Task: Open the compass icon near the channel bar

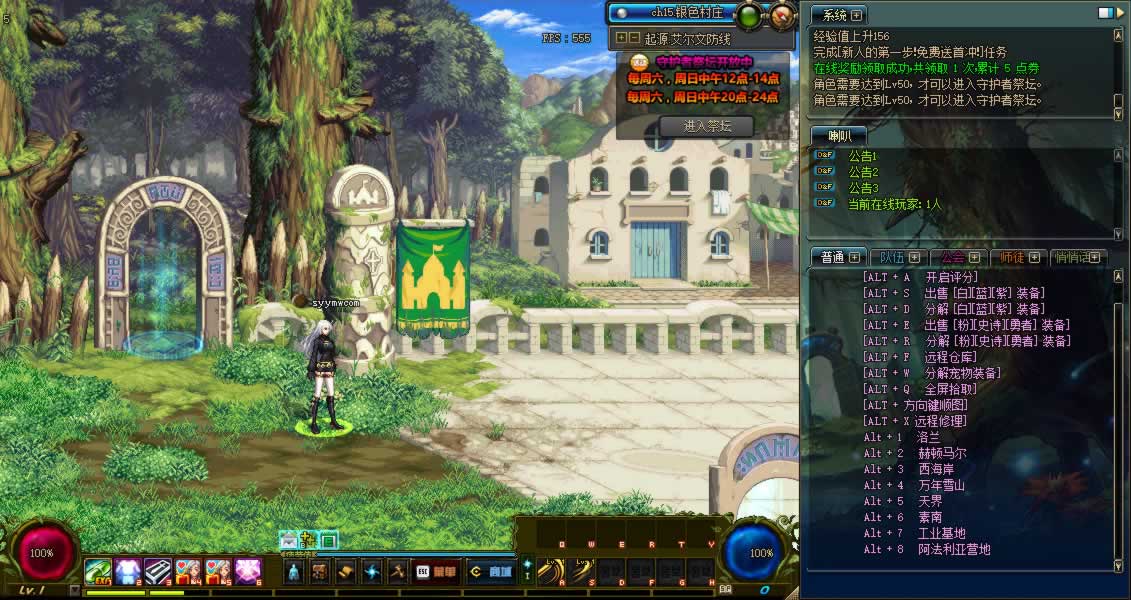Action: (782, 14)
